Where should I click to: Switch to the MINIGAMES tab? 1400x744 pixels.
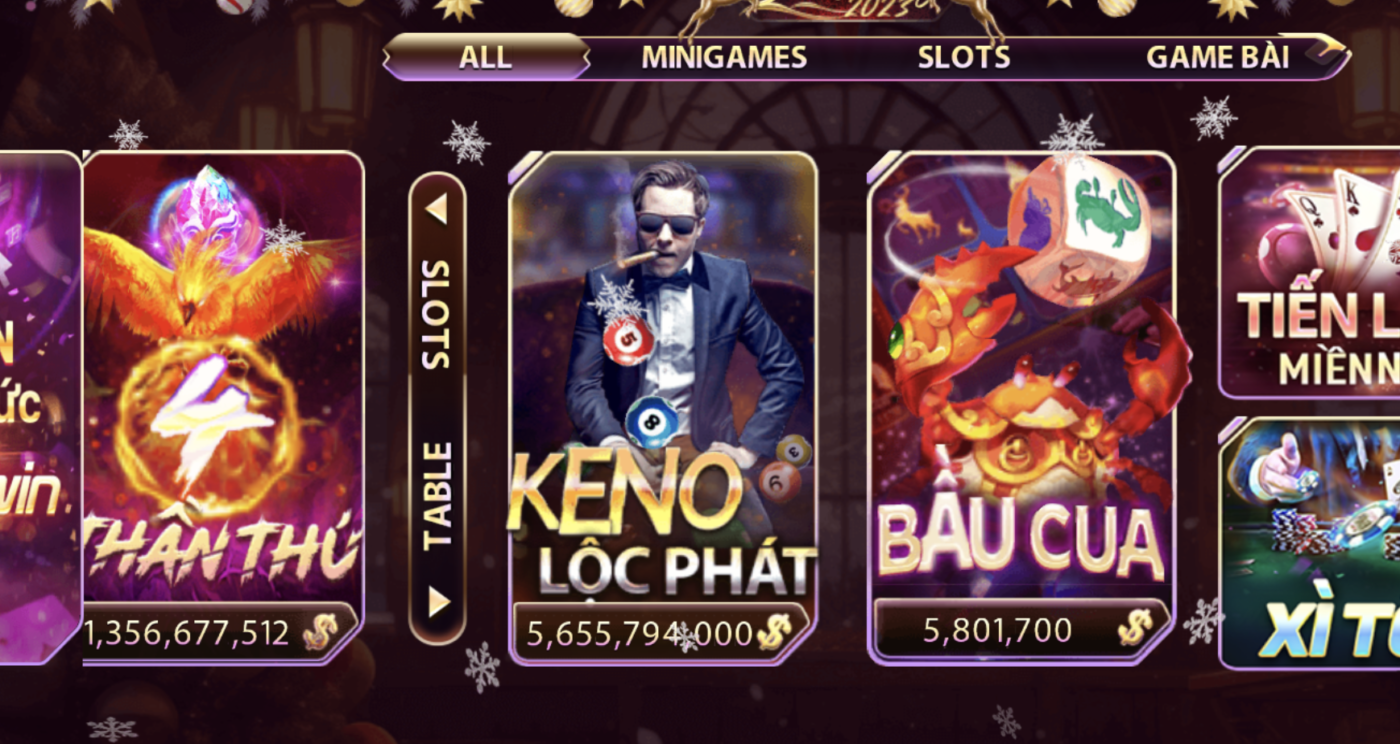[x=722, y=57]
